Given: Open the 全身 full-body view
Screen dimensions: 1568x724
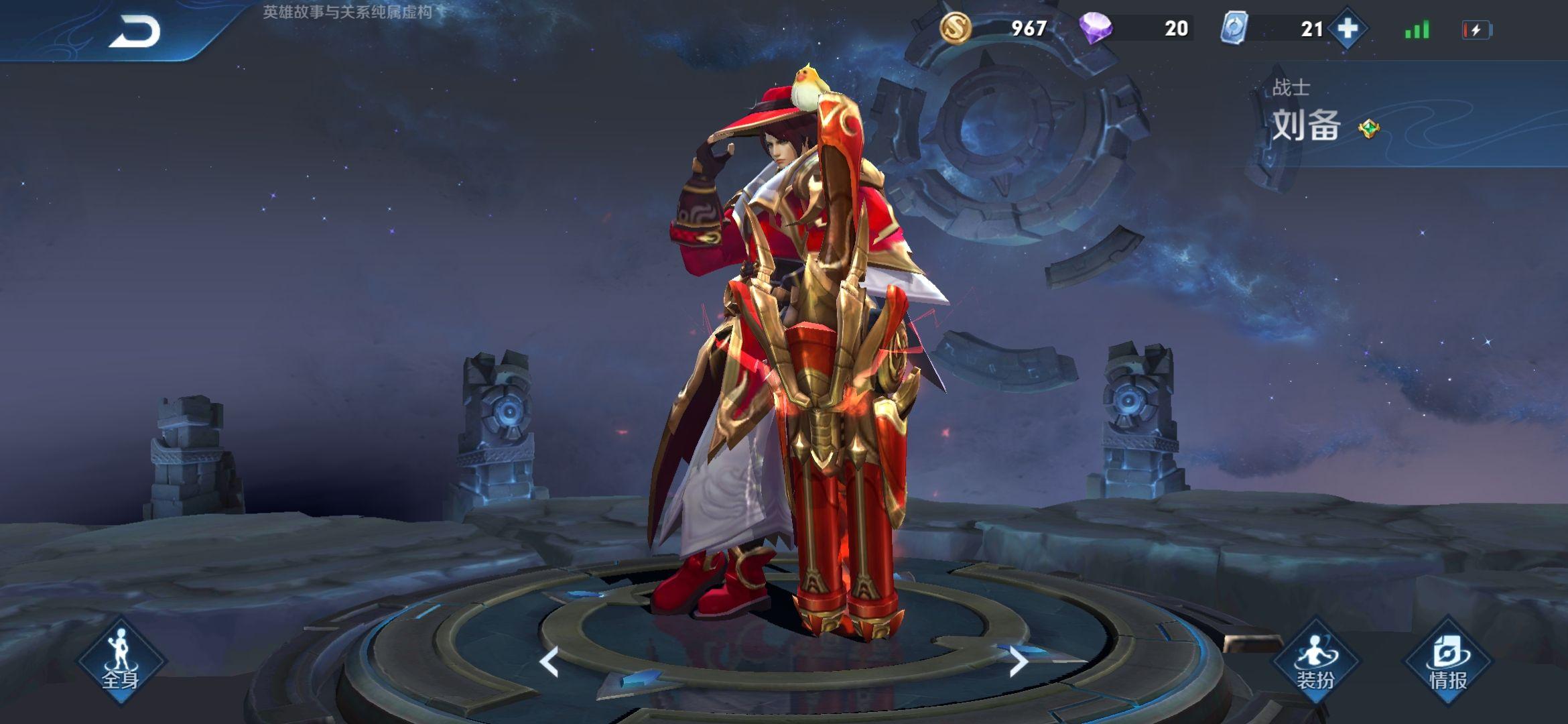Looking at the screenshot, I should (121, 660).
